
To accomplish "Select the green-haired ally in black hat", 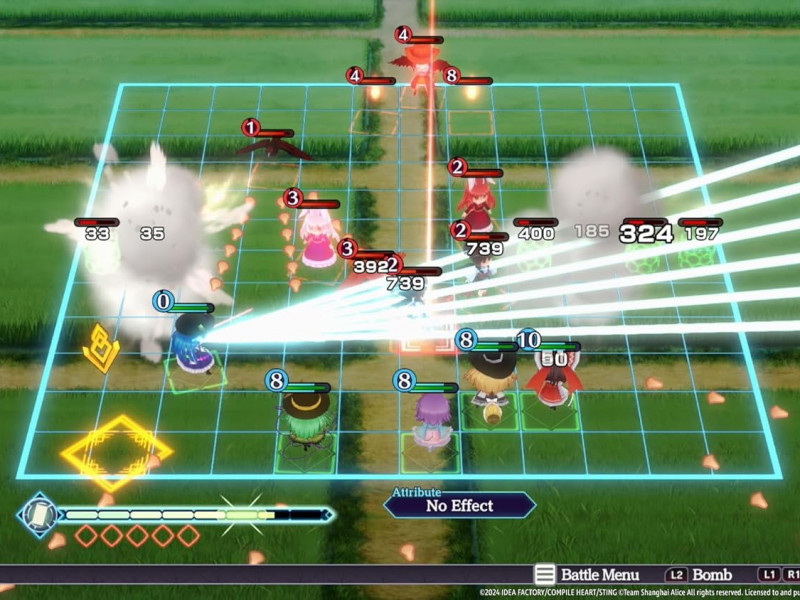I will pos(303,423).
